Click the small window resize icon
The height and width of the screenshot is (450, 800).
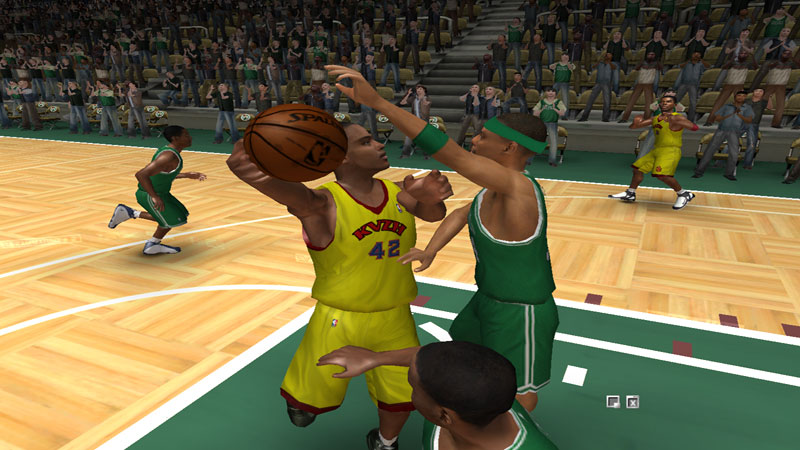point(613,402)
